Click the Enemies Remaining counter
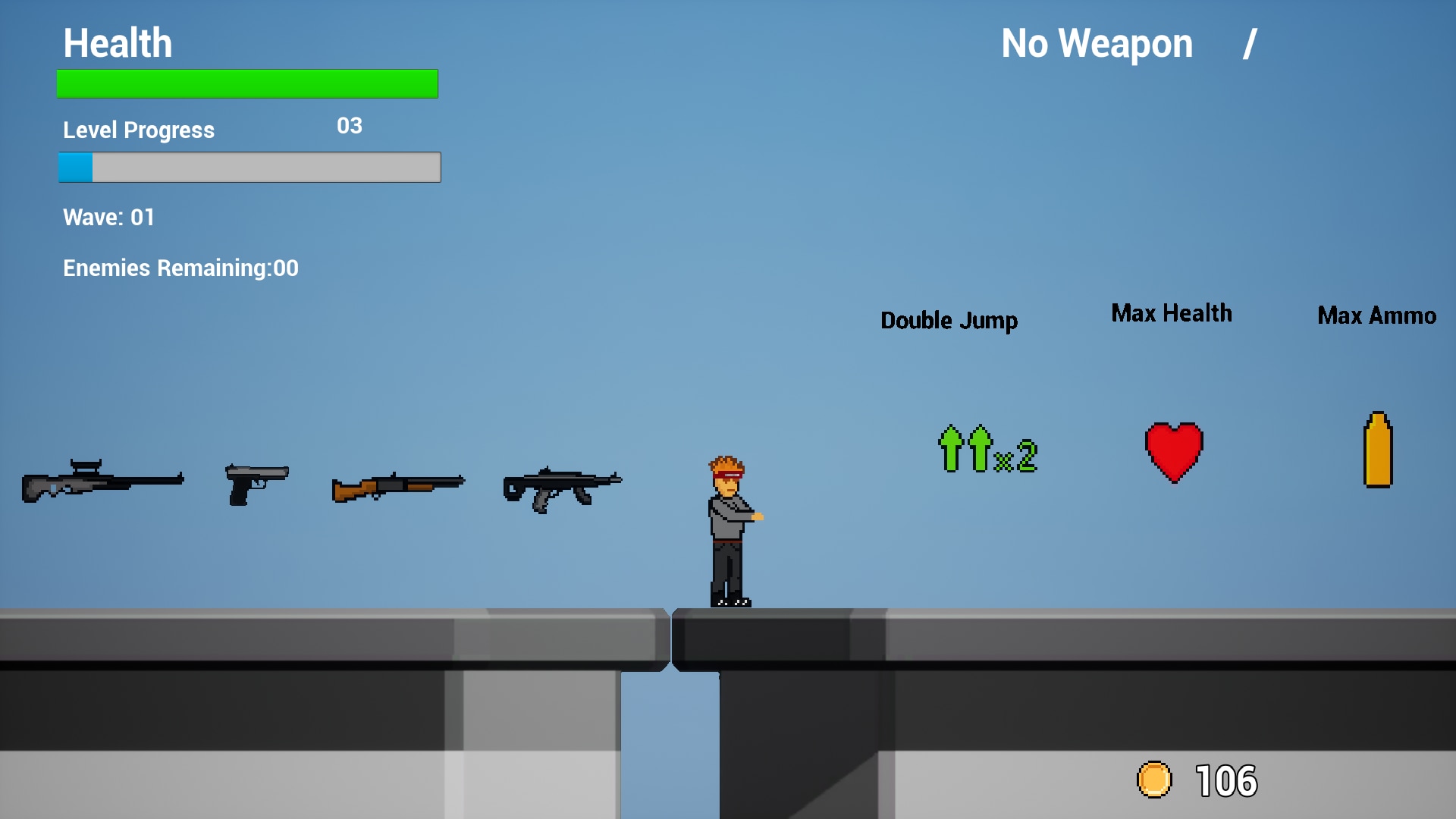The width and height of the screenshot is (1456, 819). tap(181, 267)
